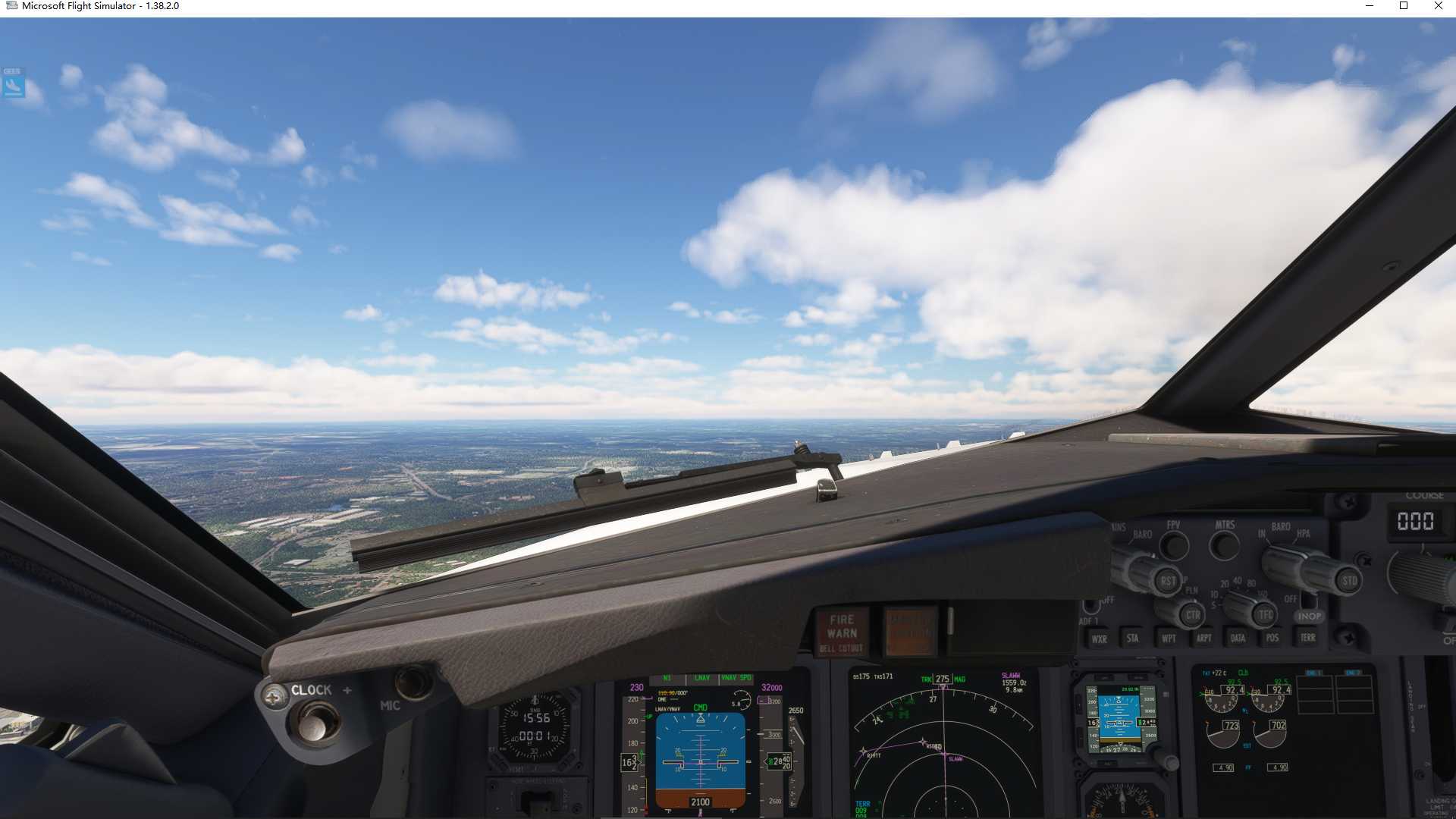Turn the BARO IN/HPA selector knob
This screenshot has width=1456, height=819.
tap(1284, 568)
